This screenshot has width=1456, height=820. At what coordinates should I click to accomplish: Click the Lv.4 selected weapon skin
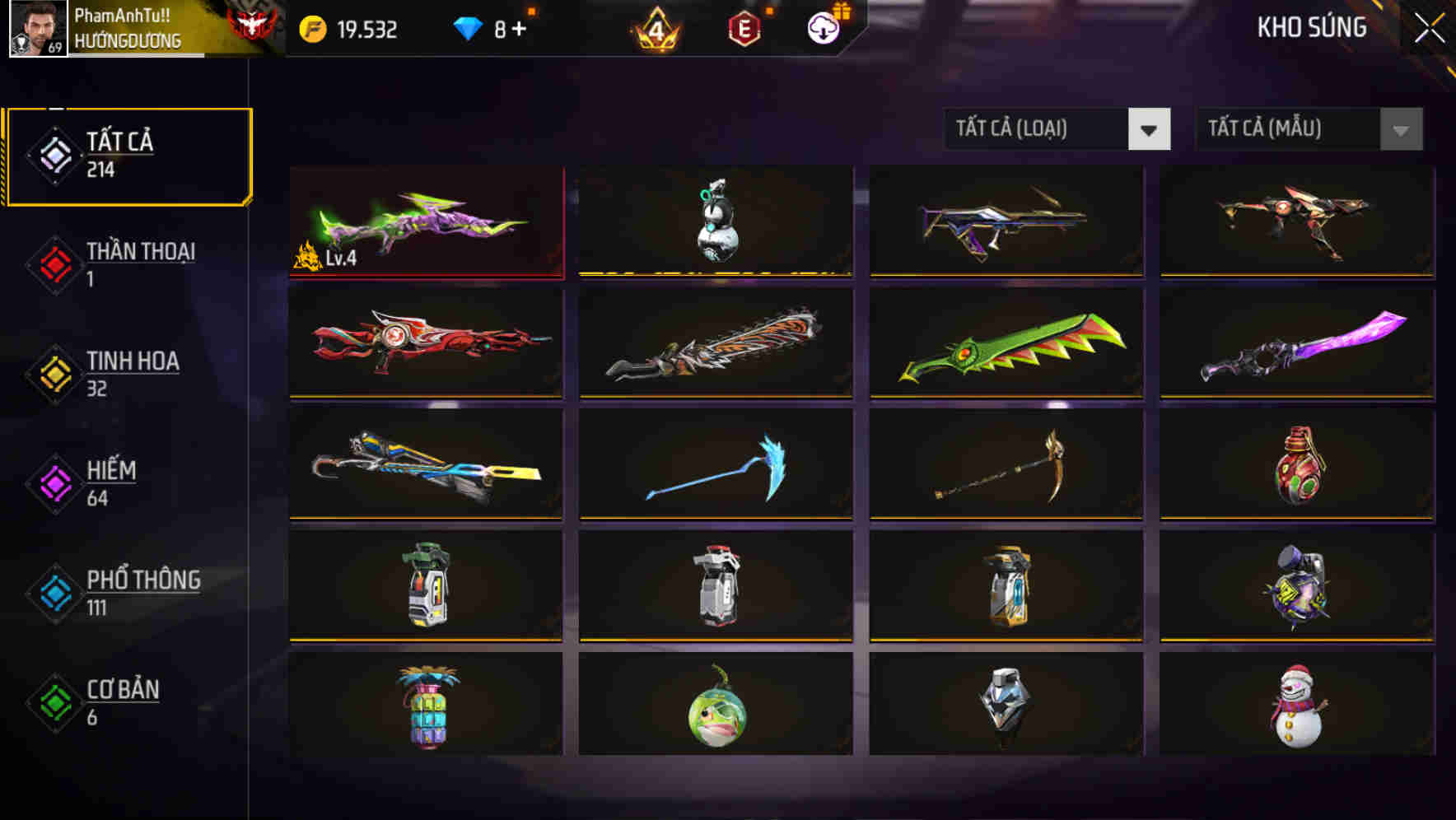click(425, 222)
